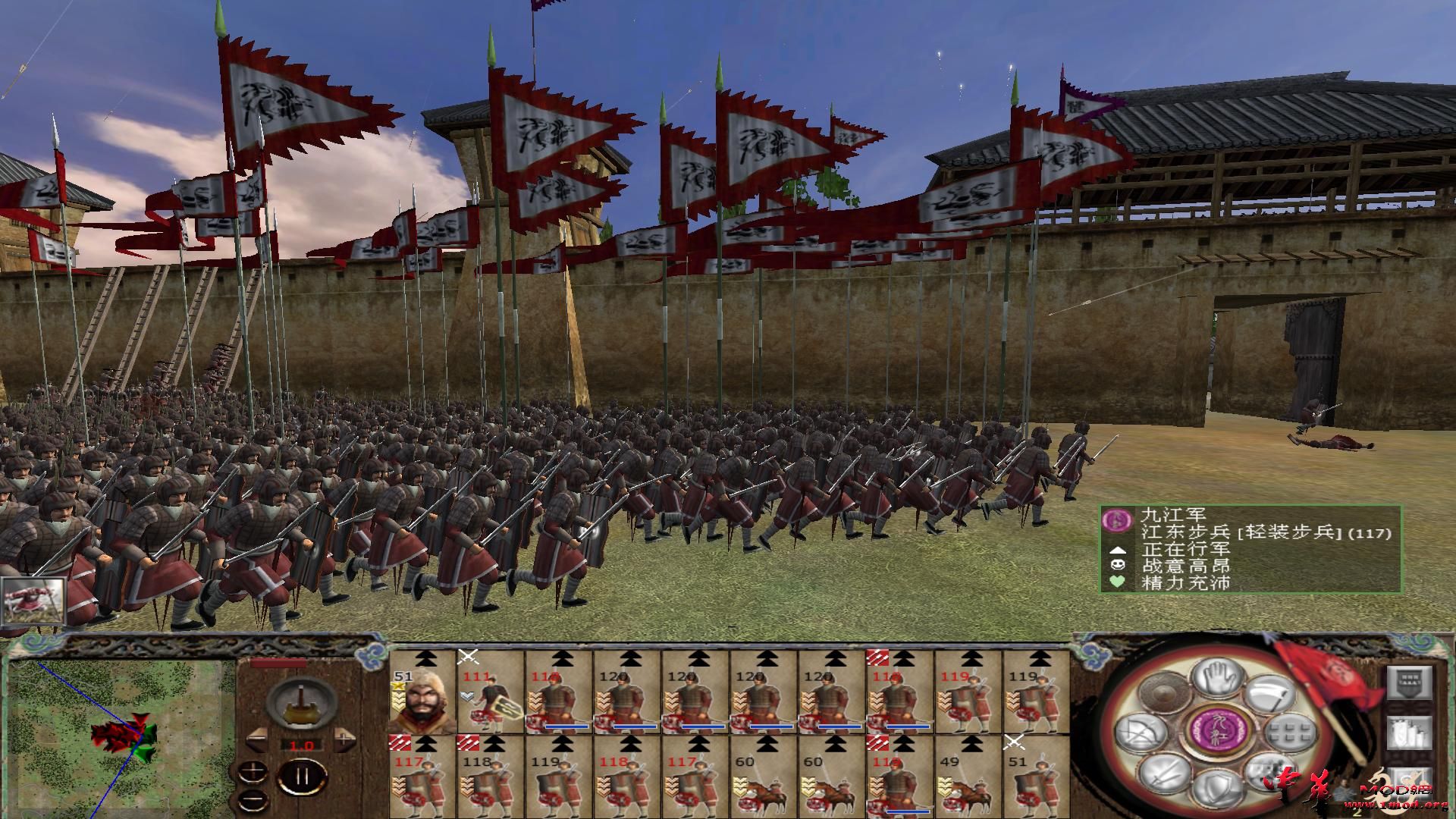1456x819 pixels.
Task: Zoom in the minimap with plus button
Action: [x=253, y=772]
